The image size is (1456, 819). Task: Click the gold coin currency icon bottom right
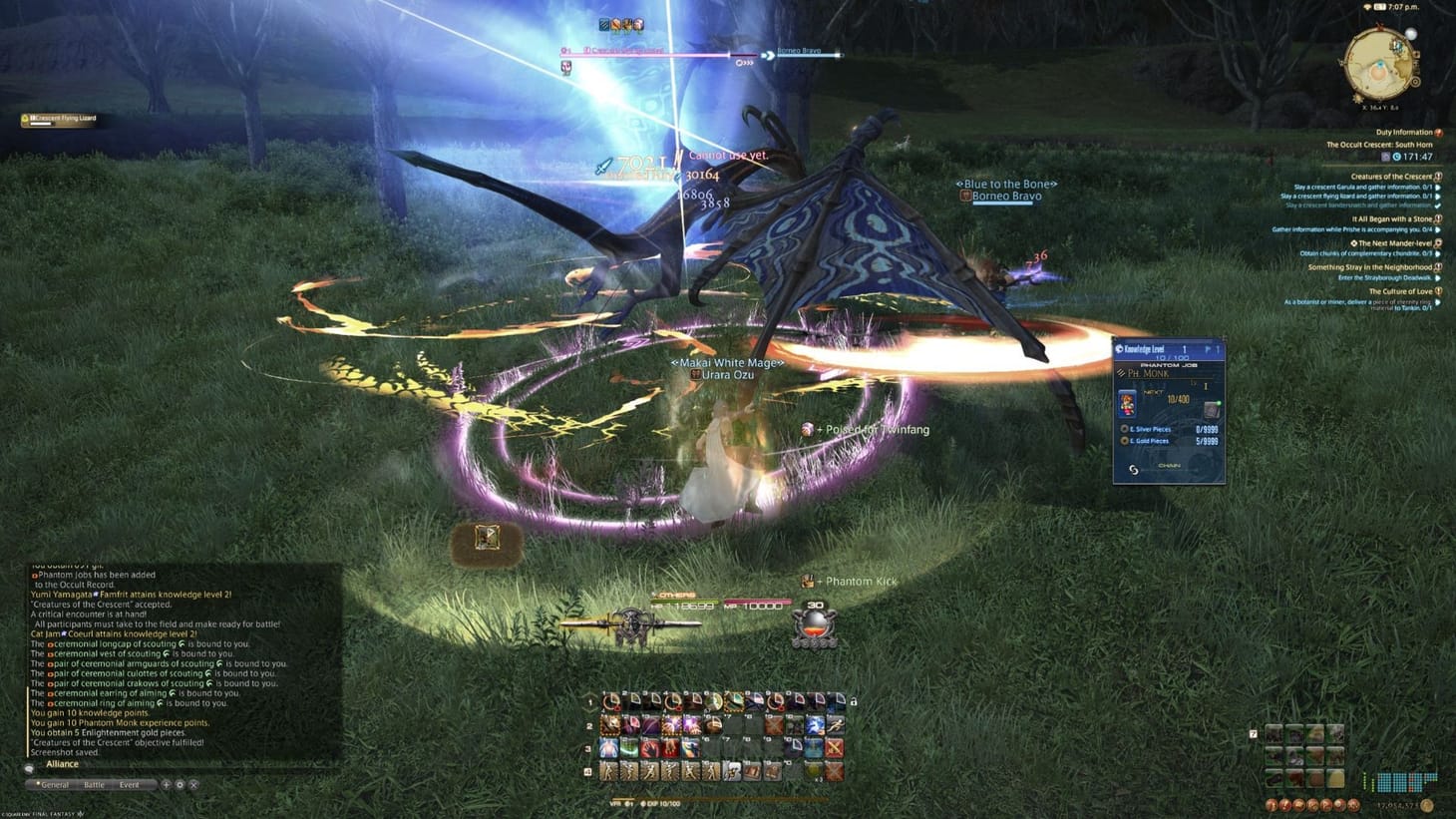click(1427, 806)
